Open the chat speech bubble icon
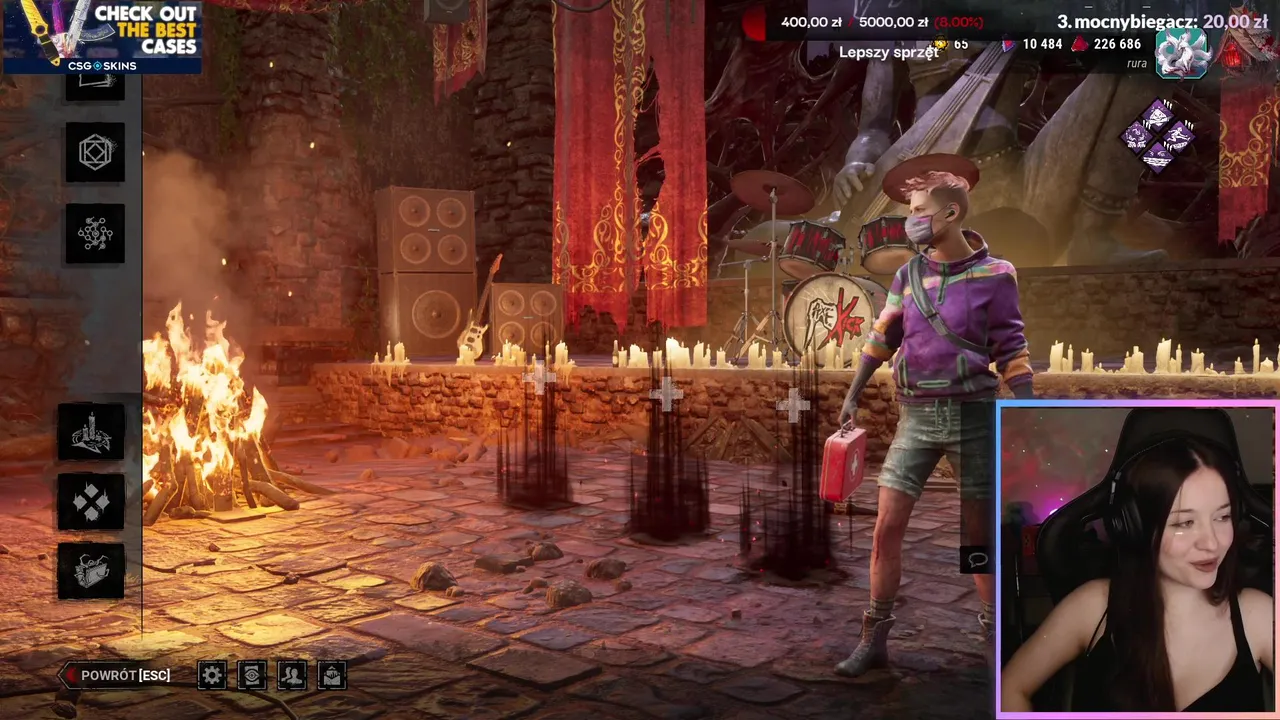The image size is (1280, 720). [x=977, y=559]
